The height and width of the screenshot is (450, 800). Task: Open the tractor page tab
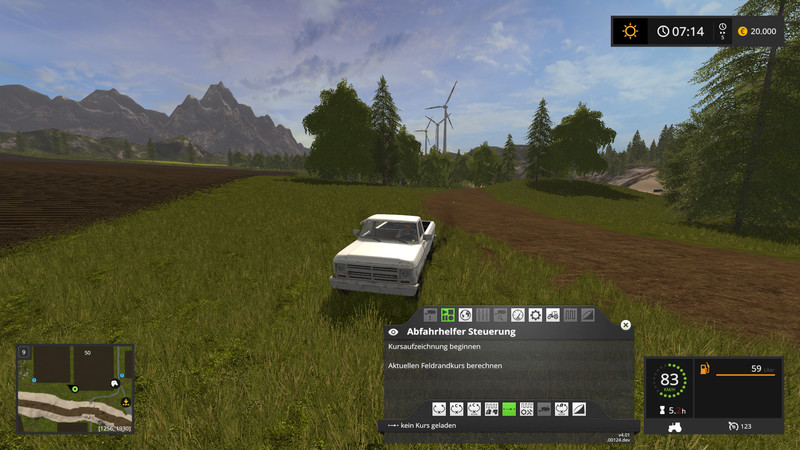553,315
